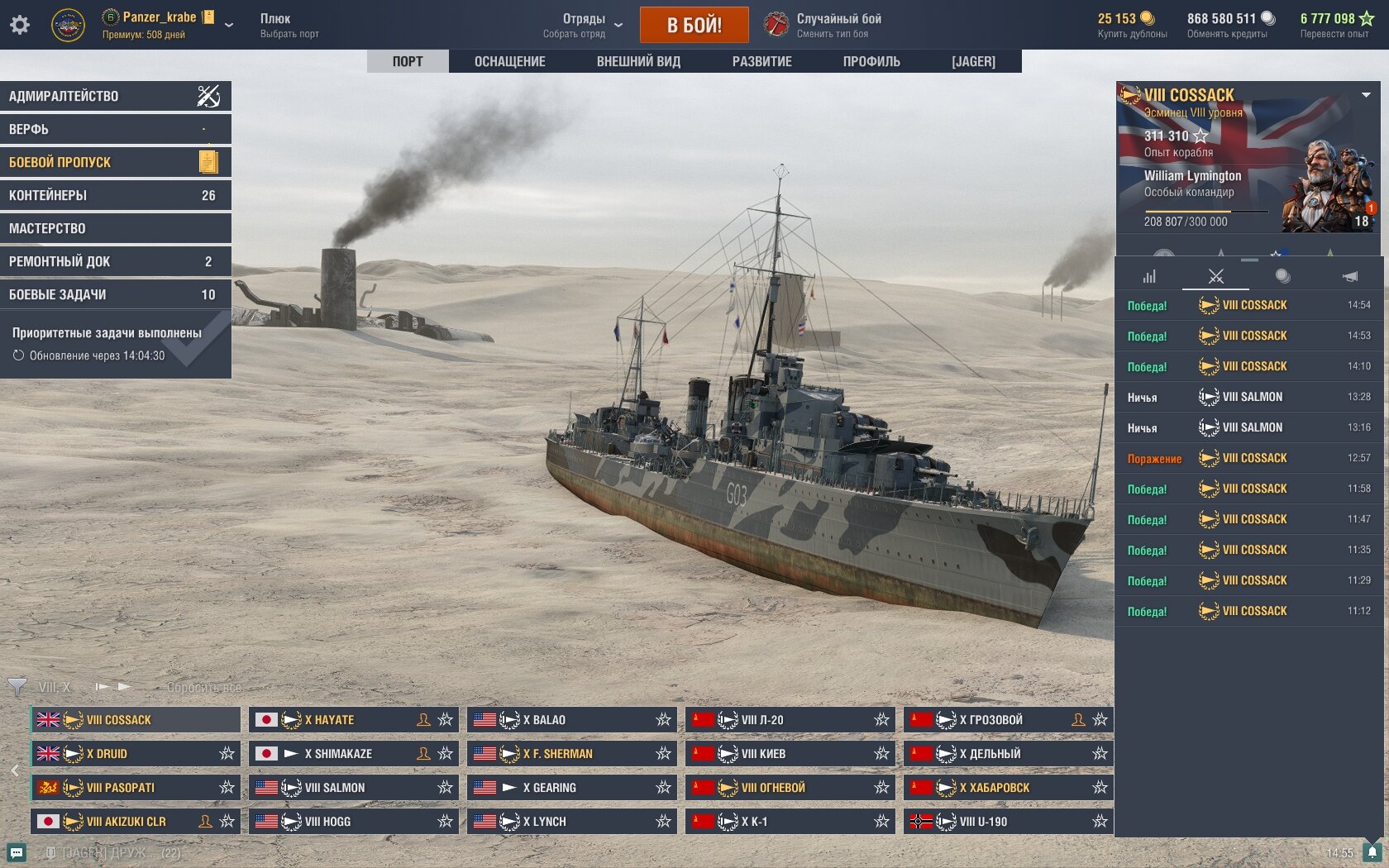Switch to the ОСНАЩЕНИЕ tab
This screenshot has width=1389, height=868.
[509, 61]
